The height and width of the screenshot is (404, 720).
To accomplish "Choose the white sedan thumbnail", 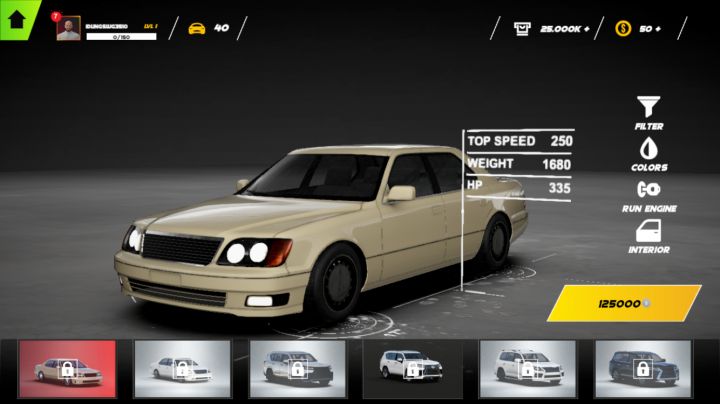I will point(182,369).
